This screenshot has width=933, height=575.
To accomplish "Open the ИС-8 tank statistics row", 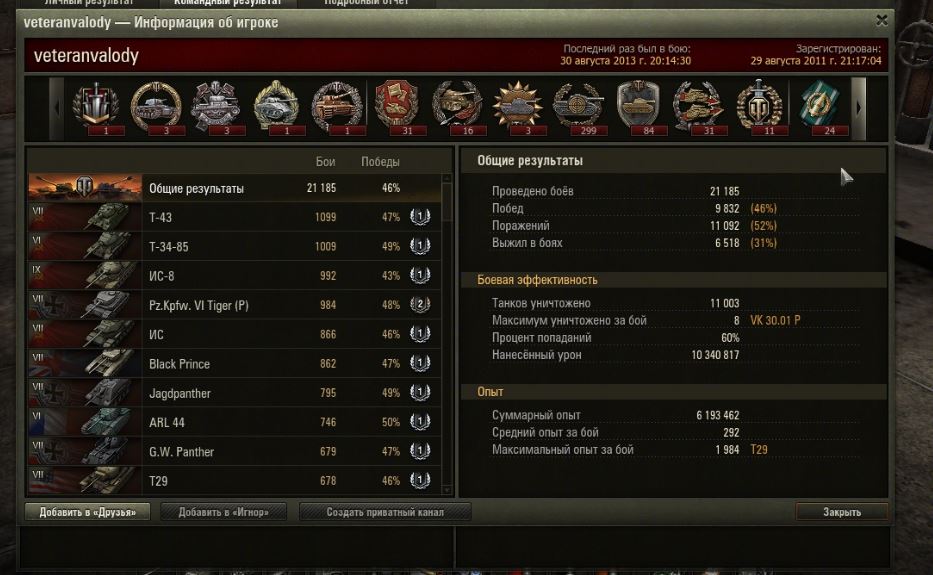I will [234, 276].
